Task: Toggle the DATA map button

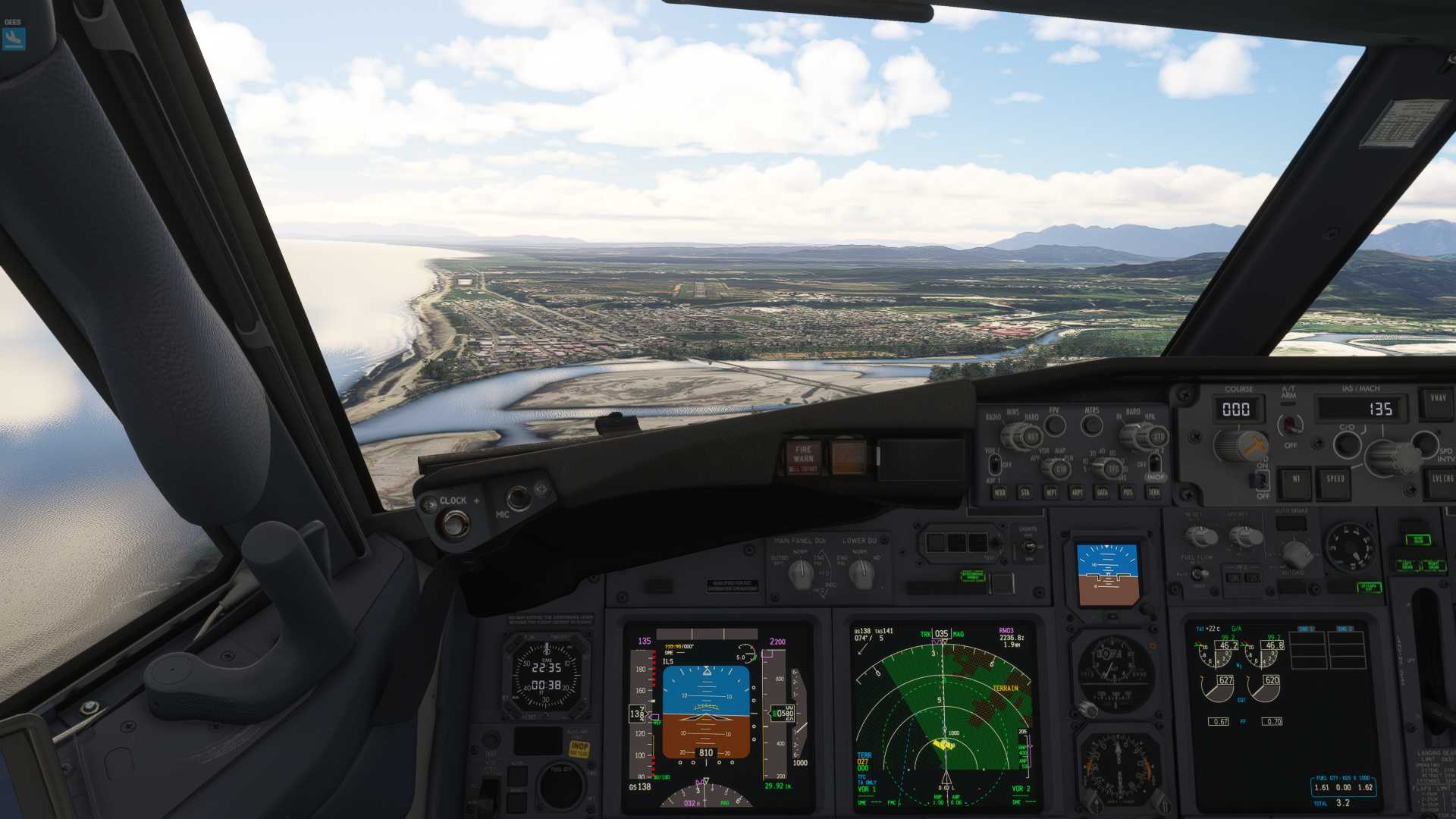Action: (x=1103, y=493)
